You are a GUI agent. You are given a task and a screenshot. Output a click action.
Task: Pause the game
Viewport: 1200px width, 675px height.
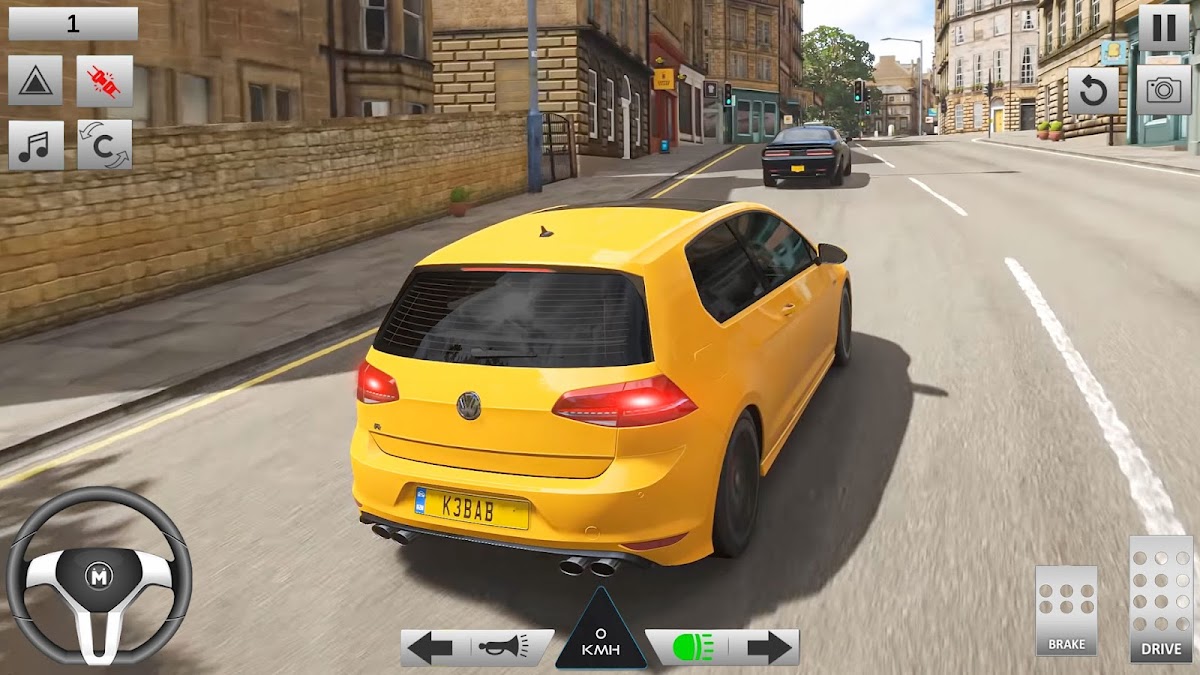[x=1164, y=27]
